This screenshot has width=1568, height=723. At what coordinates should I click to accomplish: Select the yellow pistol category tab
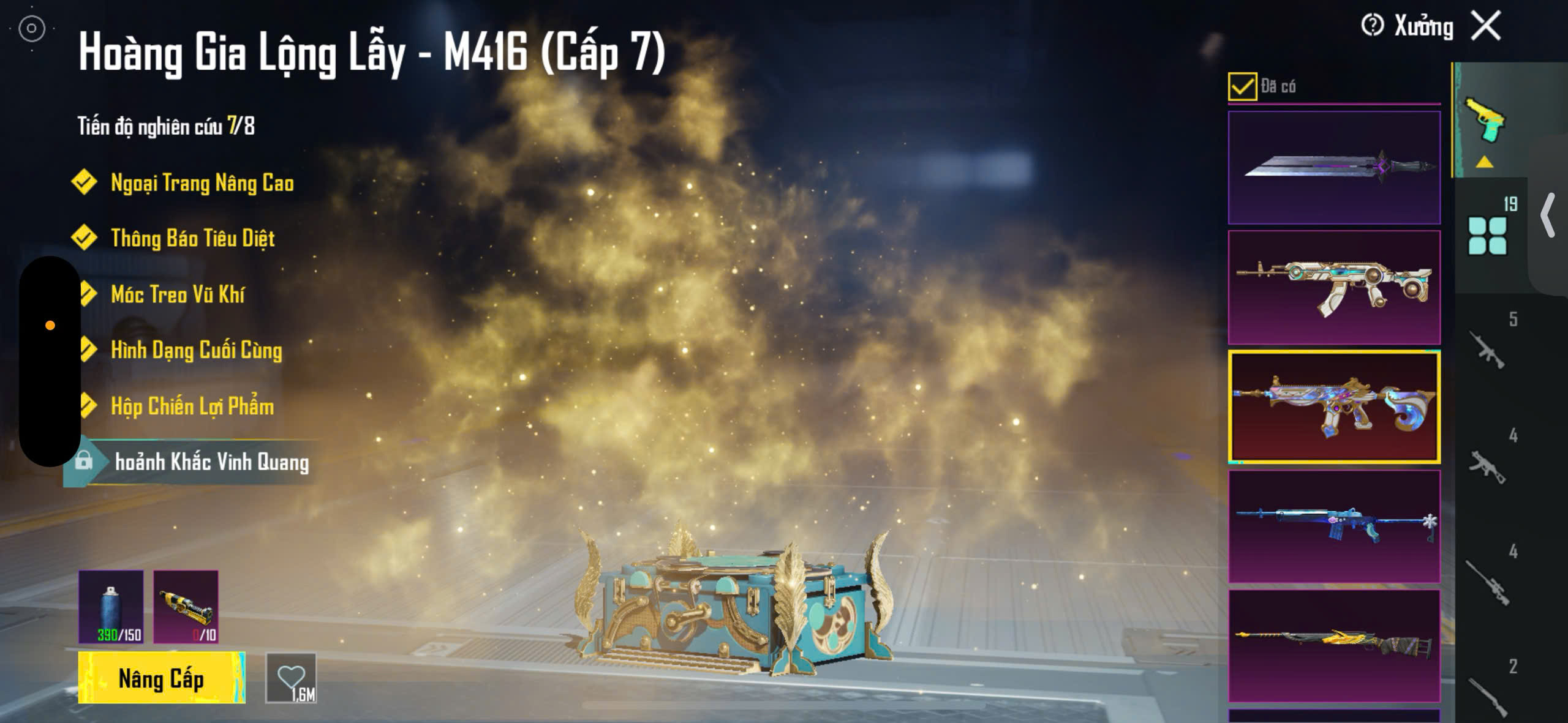(x=1484, y=120)
